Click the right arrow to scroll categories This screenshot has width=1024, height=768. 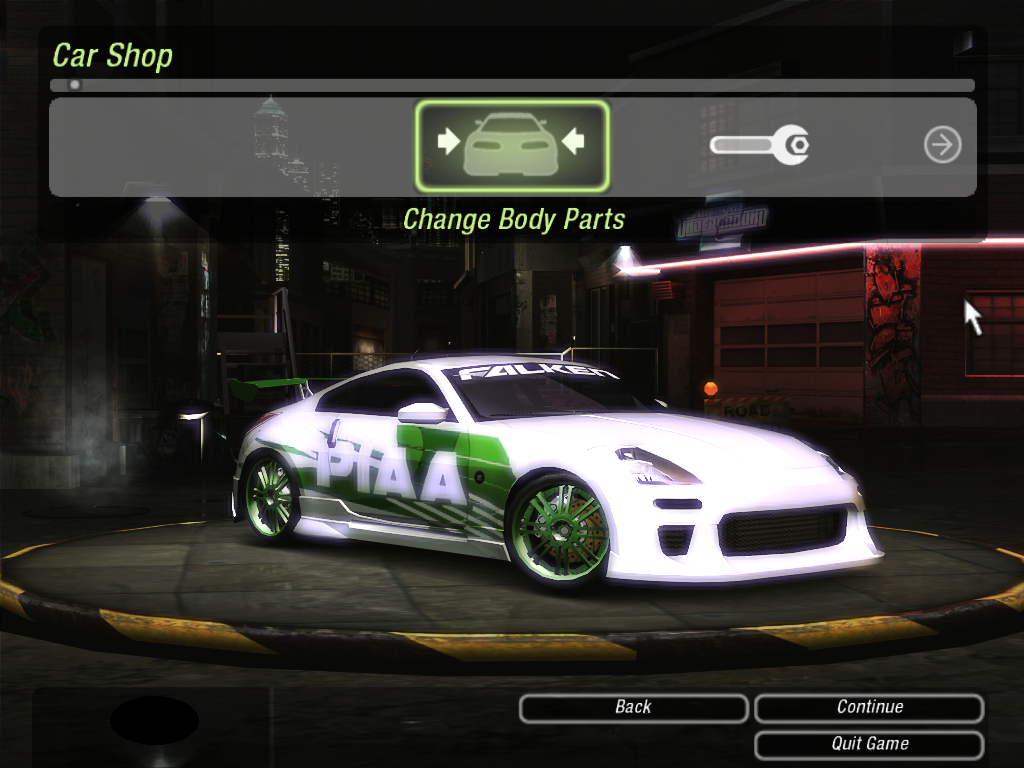tap(942, 146)
